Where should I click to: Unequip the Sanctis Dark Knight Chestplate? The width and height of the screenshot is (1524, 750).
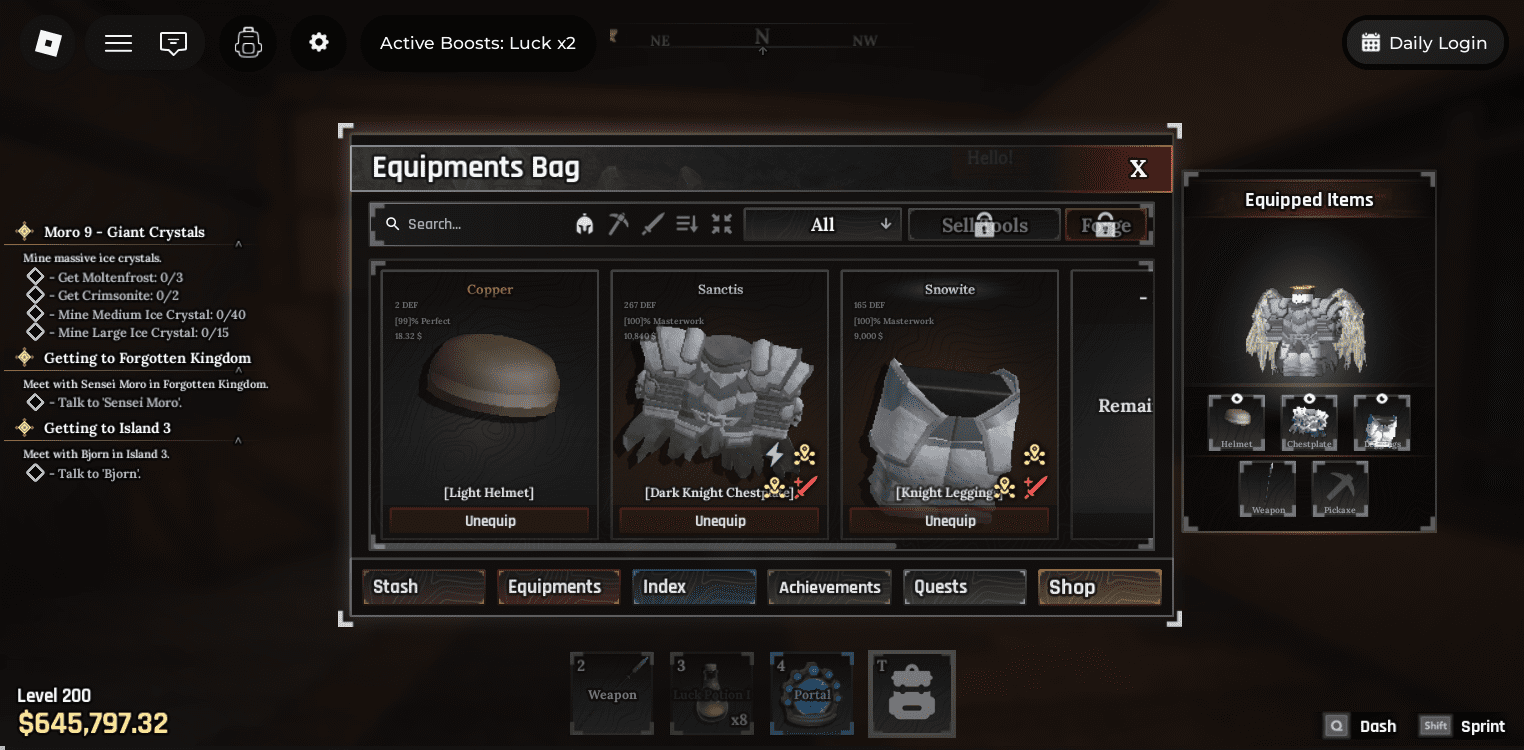click(720, 521)
